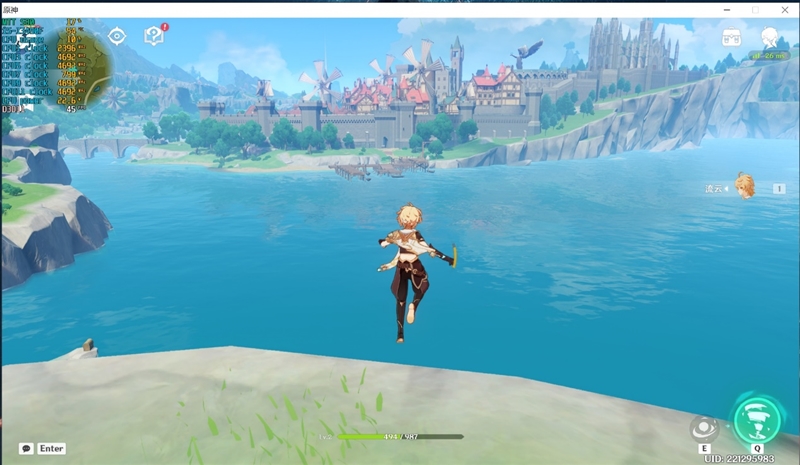Unleash the glowing green tornado burst
The width and height of the screenshot is (800, 465).
click(x=757, y=419)
